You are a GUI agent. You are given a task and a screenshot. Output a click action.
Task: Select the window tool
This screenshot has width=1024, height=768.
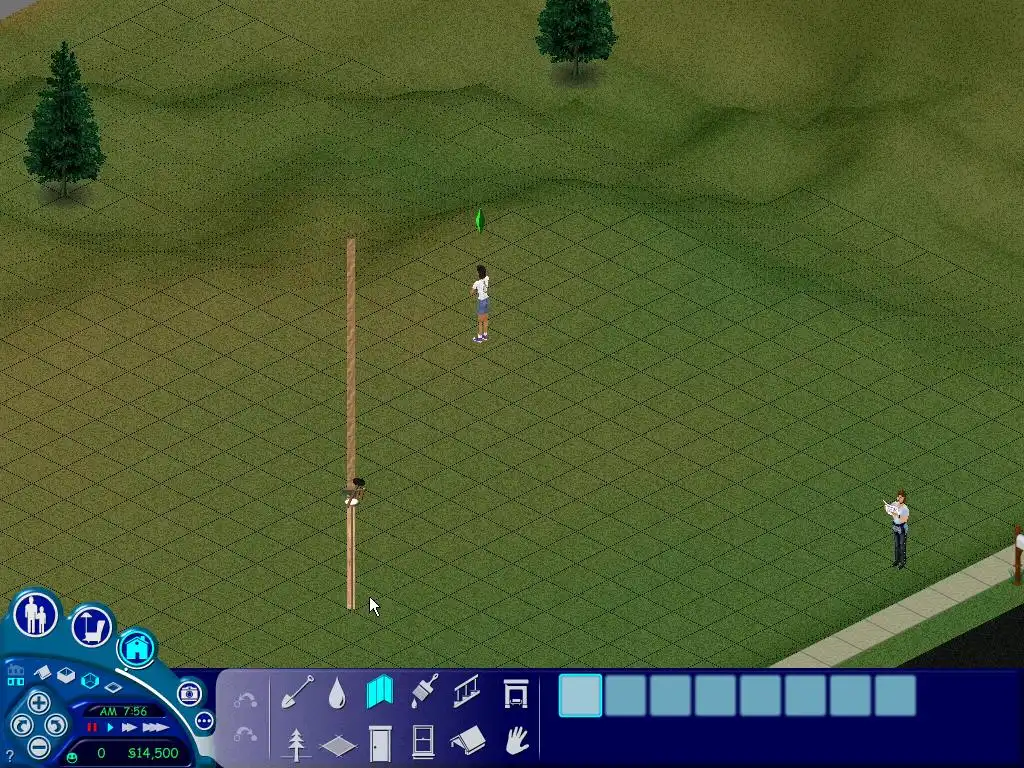coord(423,743)
